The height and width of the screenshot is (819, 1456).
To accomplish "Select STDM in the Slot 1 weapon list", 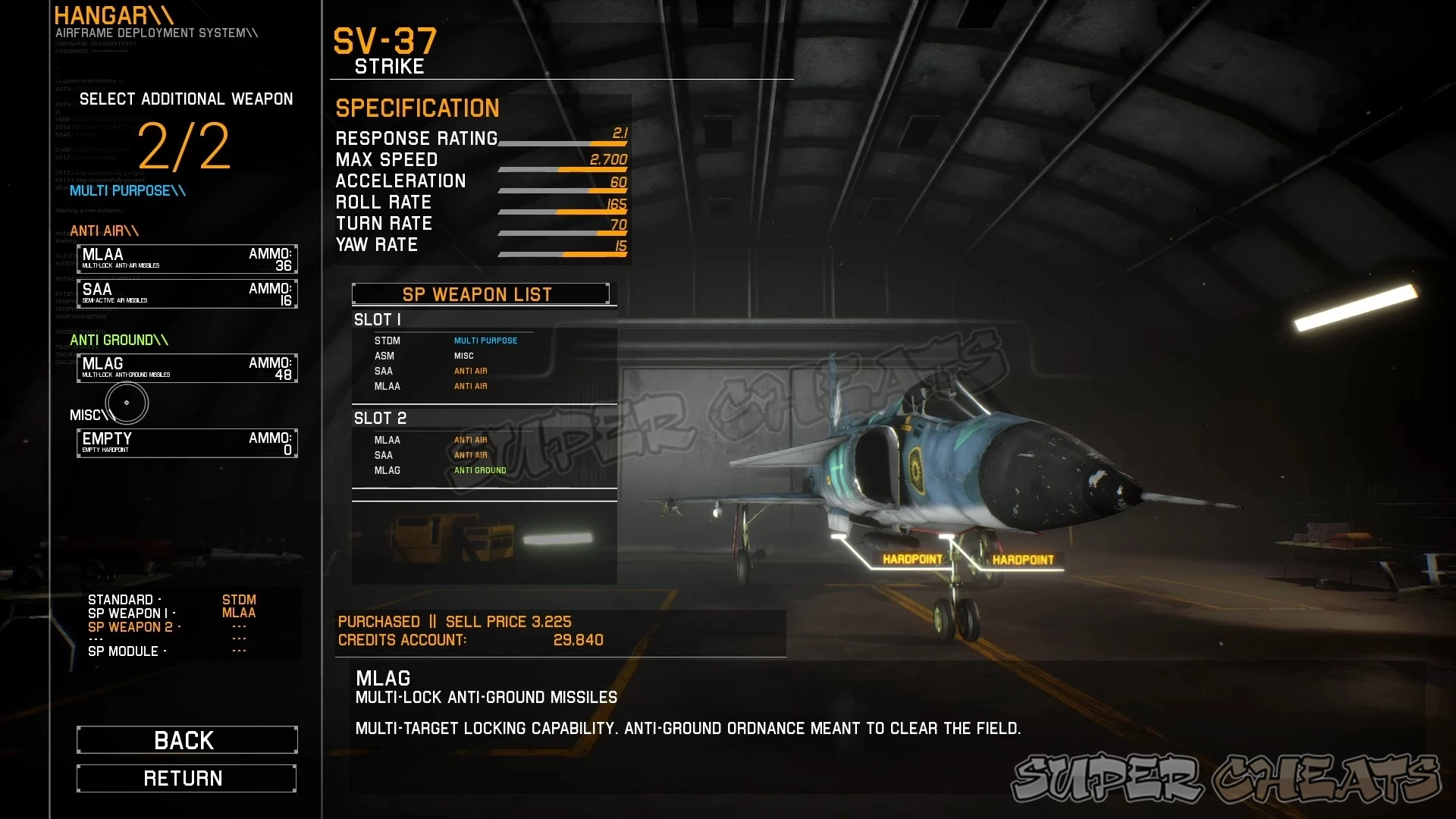I will [x=388, y=340].
